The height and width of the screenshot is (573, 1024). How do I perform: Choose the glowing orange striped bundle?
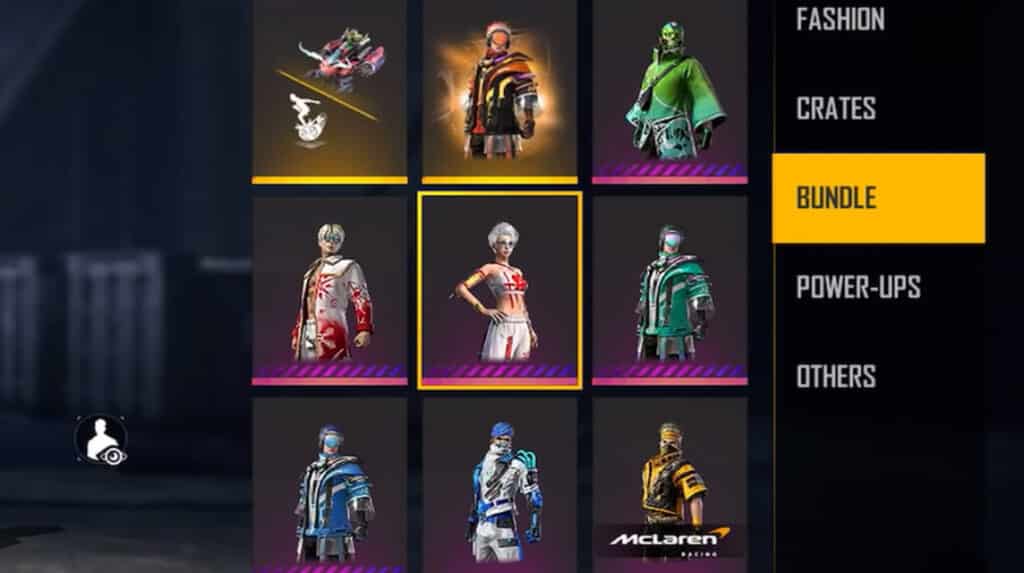(499, 92)
